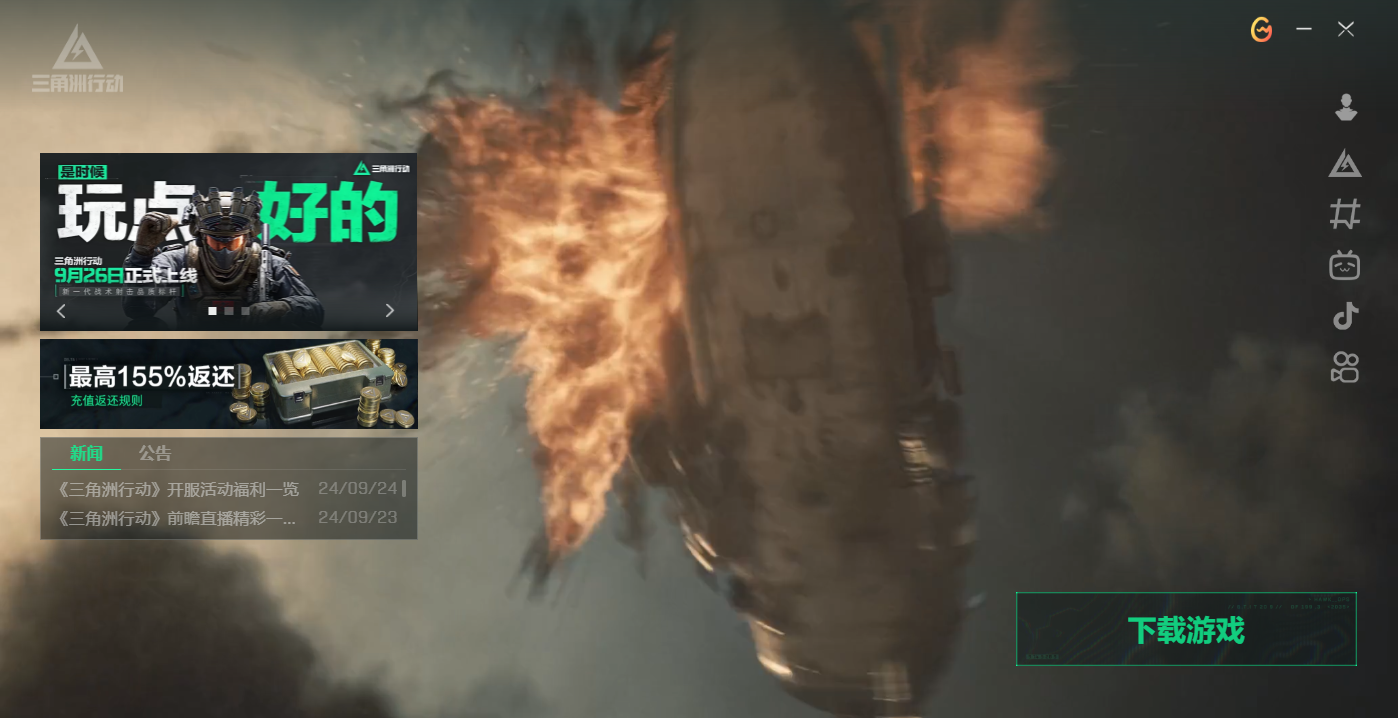Open the 最高155%返还 recharge banner
Screen dimensions: 1398x718
coord(228,384)
